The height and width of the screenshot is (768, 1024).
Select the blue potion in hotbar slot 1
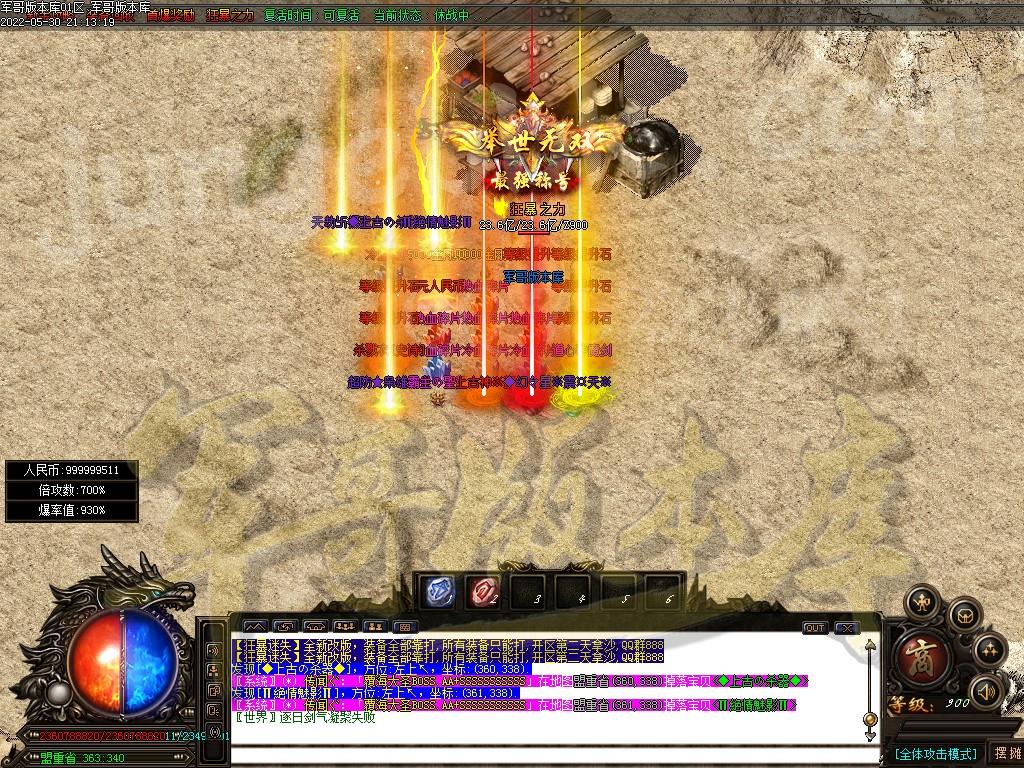coord(436,592)
